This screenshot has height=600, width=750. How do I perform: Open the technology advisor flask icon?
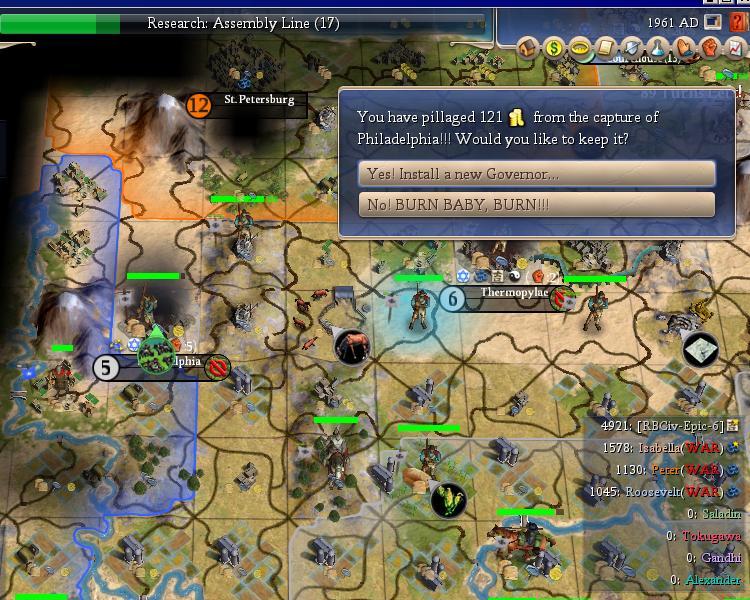(x=658, y=47)
